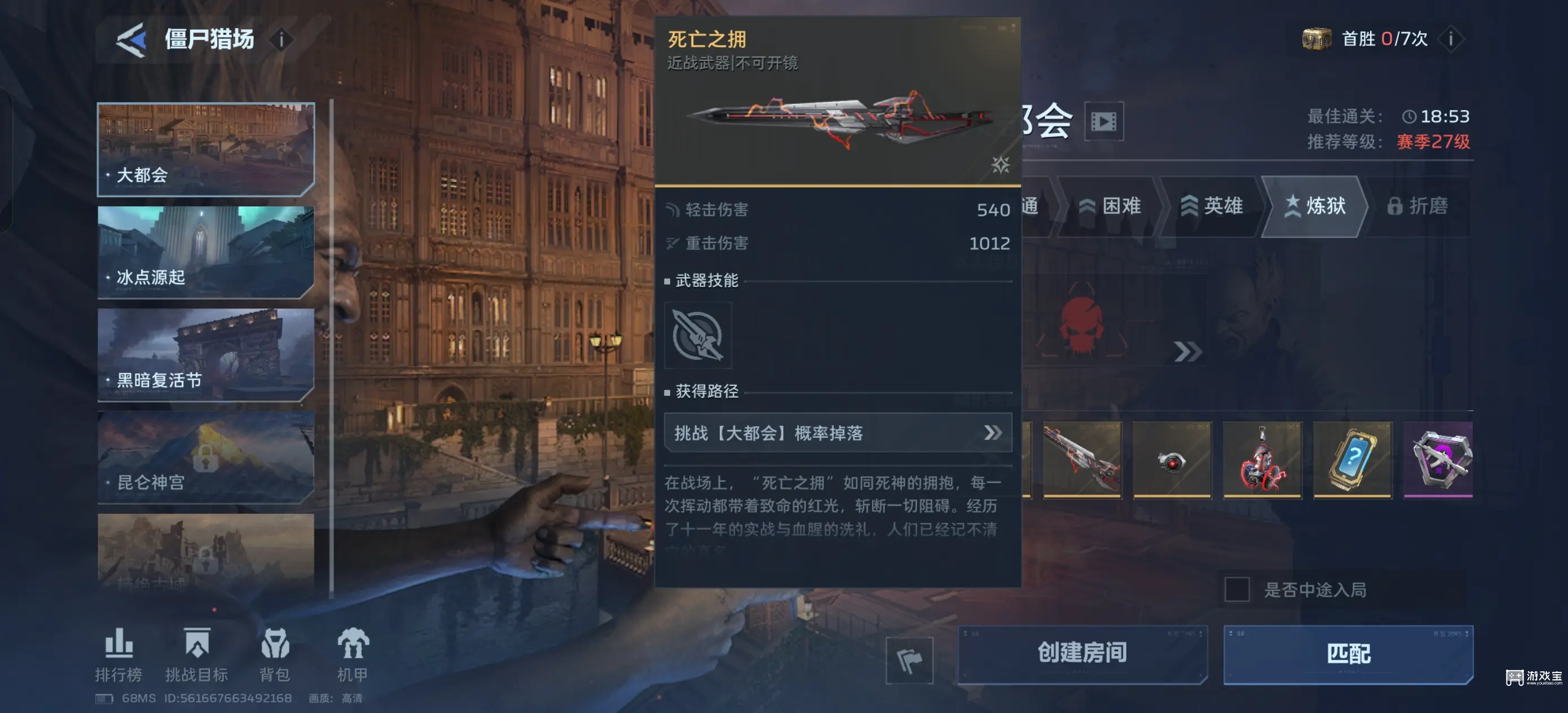Screen dimensions: 1568x713
Task: Play the 大都会 map preview video icon
Action: pyautogui.click(x=1104, y=121)
